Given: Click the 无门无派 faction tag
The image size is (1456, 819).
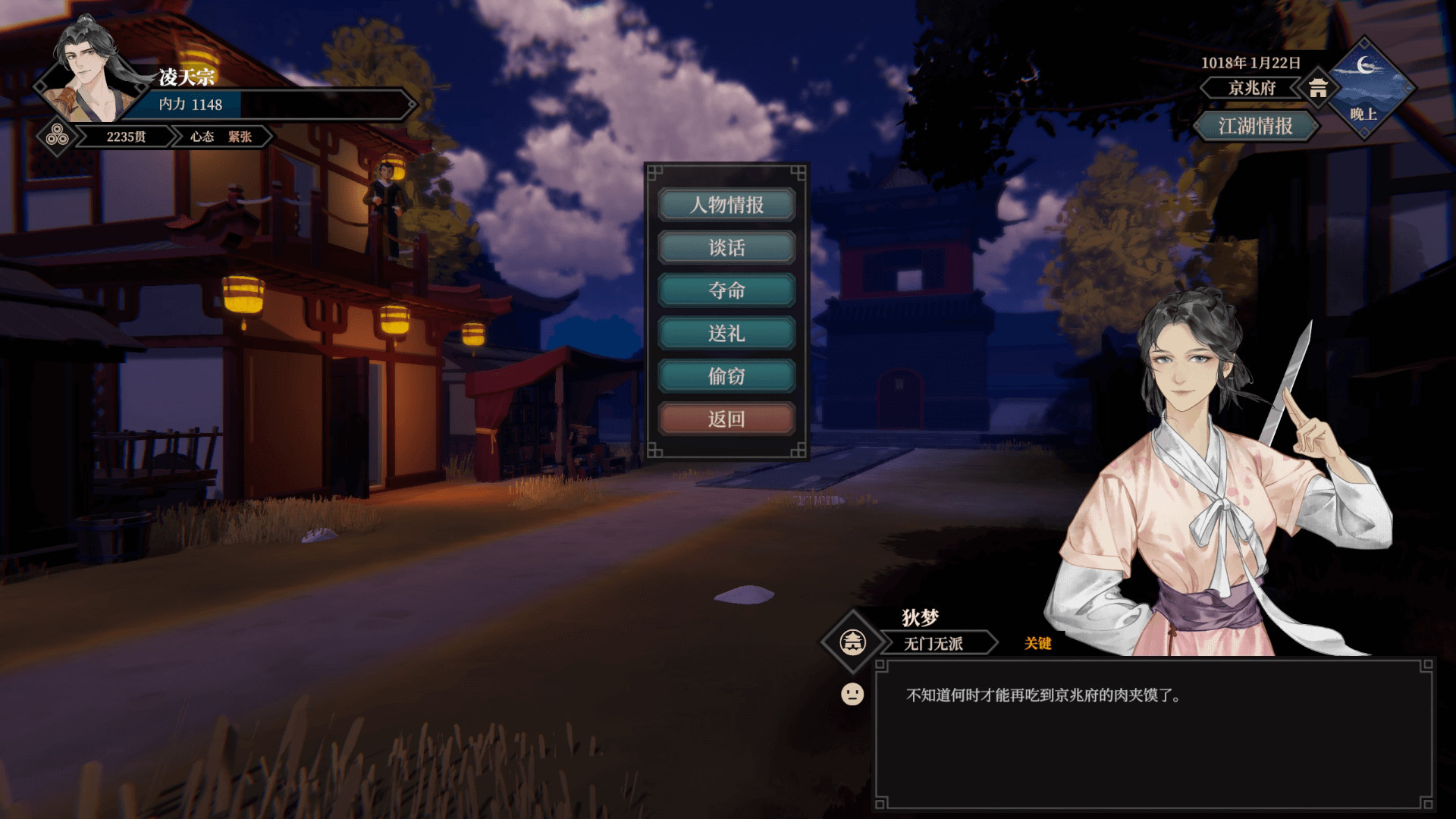Looking at the screenshot, I should pos(934,644).
